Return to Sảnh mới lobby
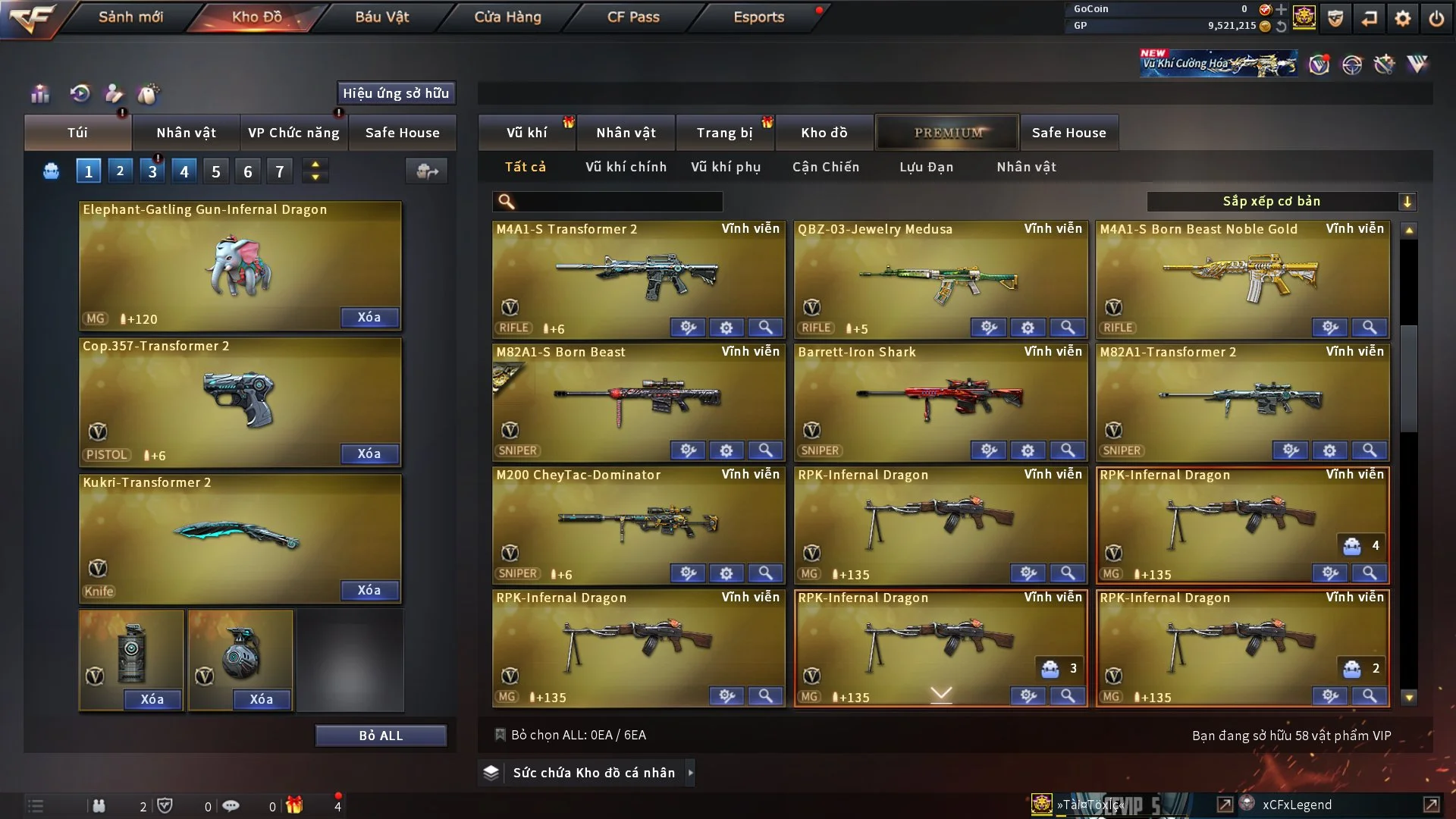This screenshot has height=819, width=1456. click(x=130, y=17)
